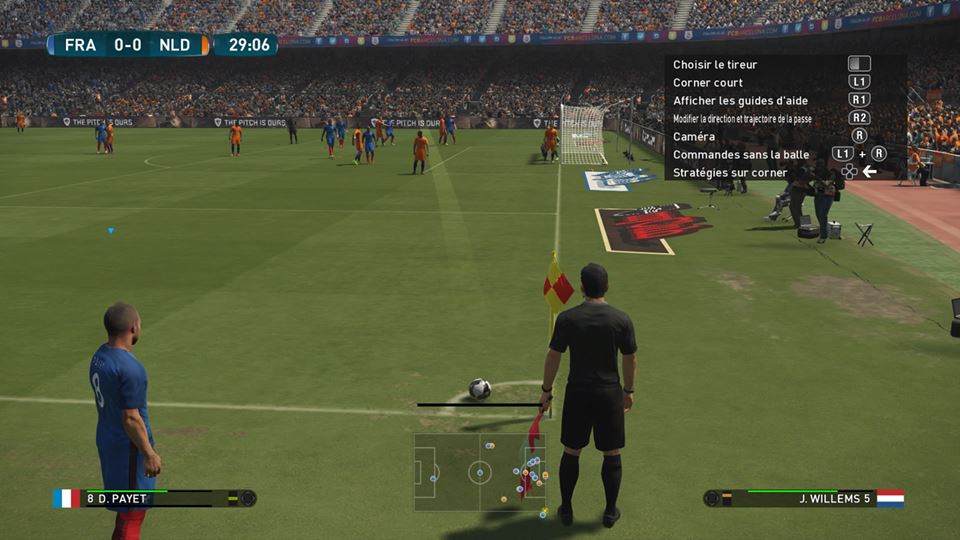The width and height of the screenshot is (960, 540).
Task: Click the pitch radar minimap
Action: coord(480,472)
